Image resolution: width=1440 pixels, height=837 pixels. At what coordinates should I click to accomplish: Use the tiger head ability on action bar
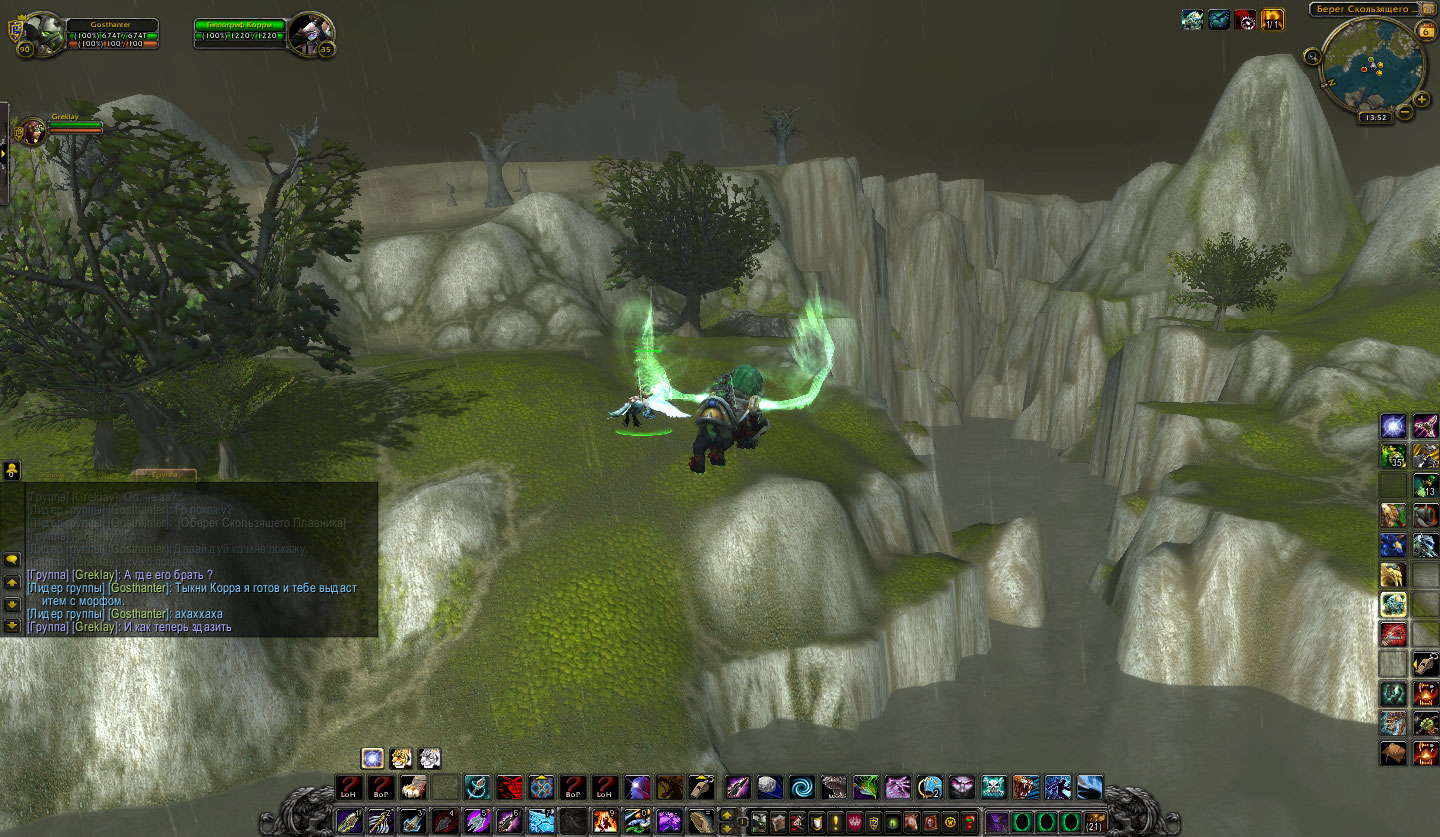point(1027,788)
